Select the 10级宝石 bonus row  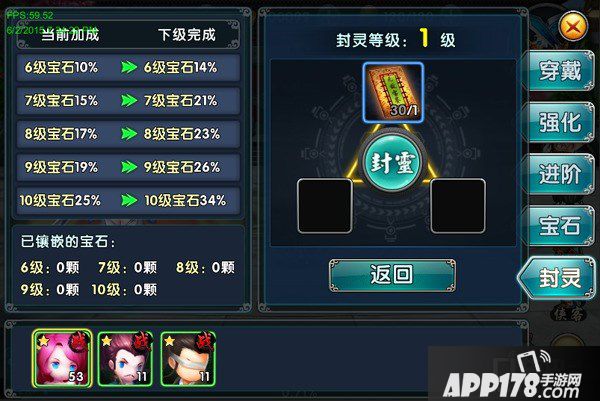tap(129, 200)
